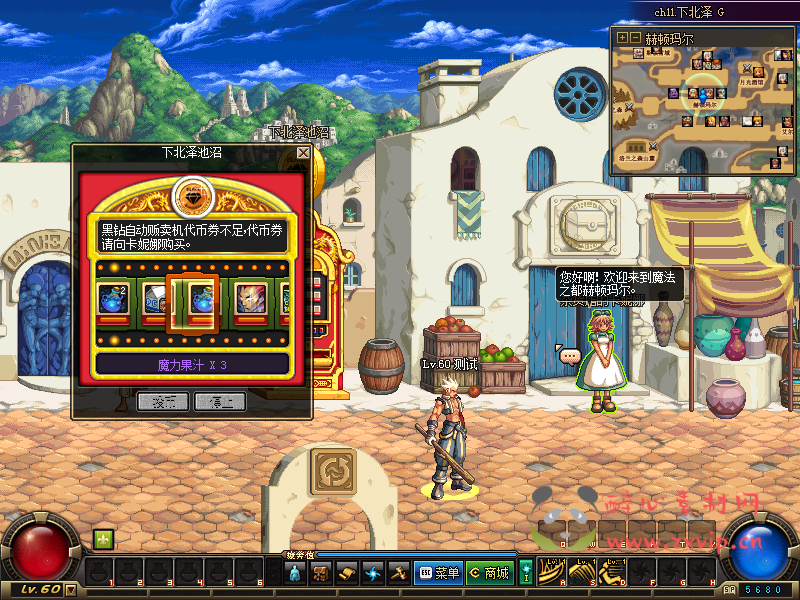Image resolution: width=800 pixels, height=600 pixels.
Task: Open the character silhouette icon in bottom bar
Action: pyautogui.click(x=295, y=573)
